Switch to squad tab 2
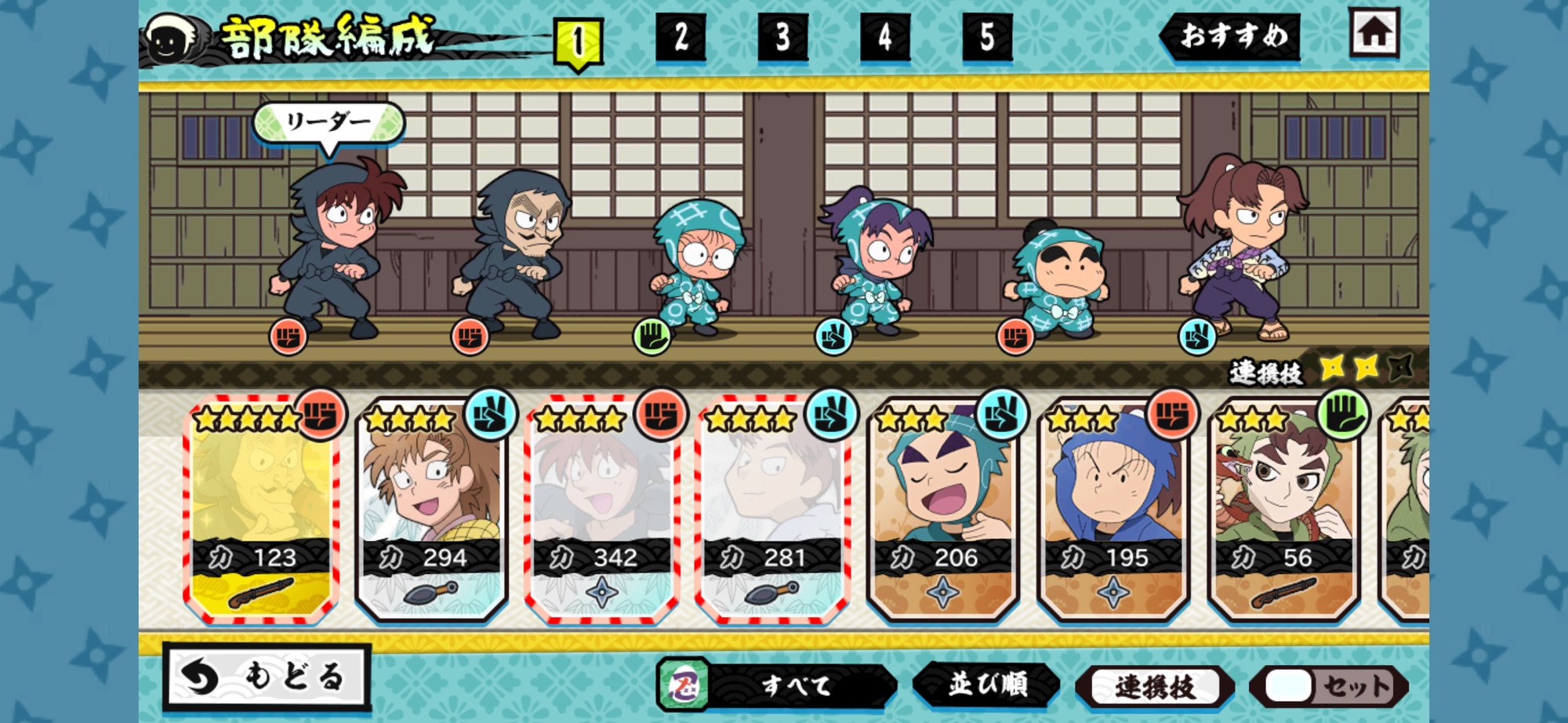Viewport: 1568px width, 723px height. coord(681,38)
